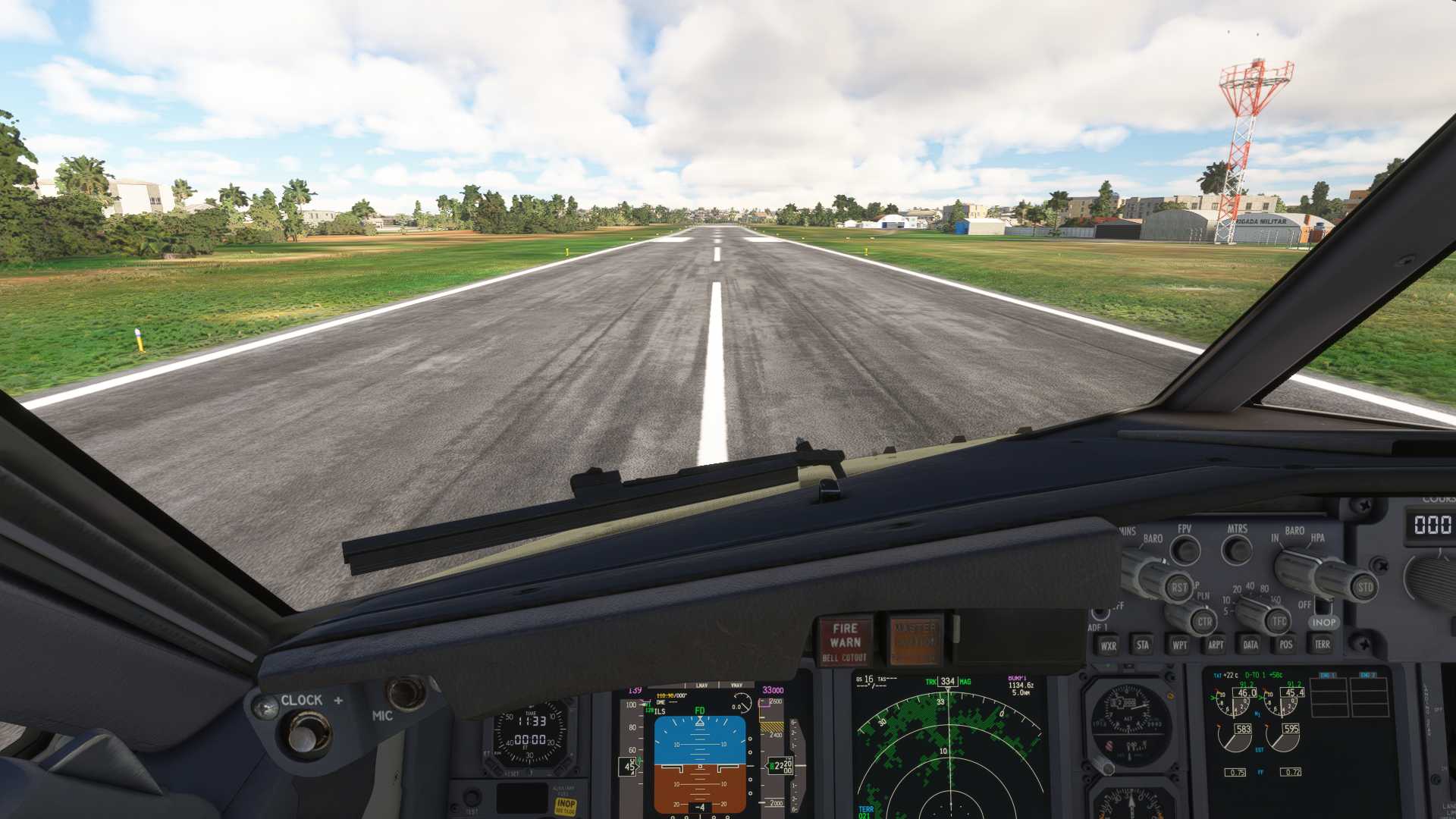Enable terrain display with the TERR button
The width and height of the screenshot is (1456, 819).
[x=1322, y=645]
